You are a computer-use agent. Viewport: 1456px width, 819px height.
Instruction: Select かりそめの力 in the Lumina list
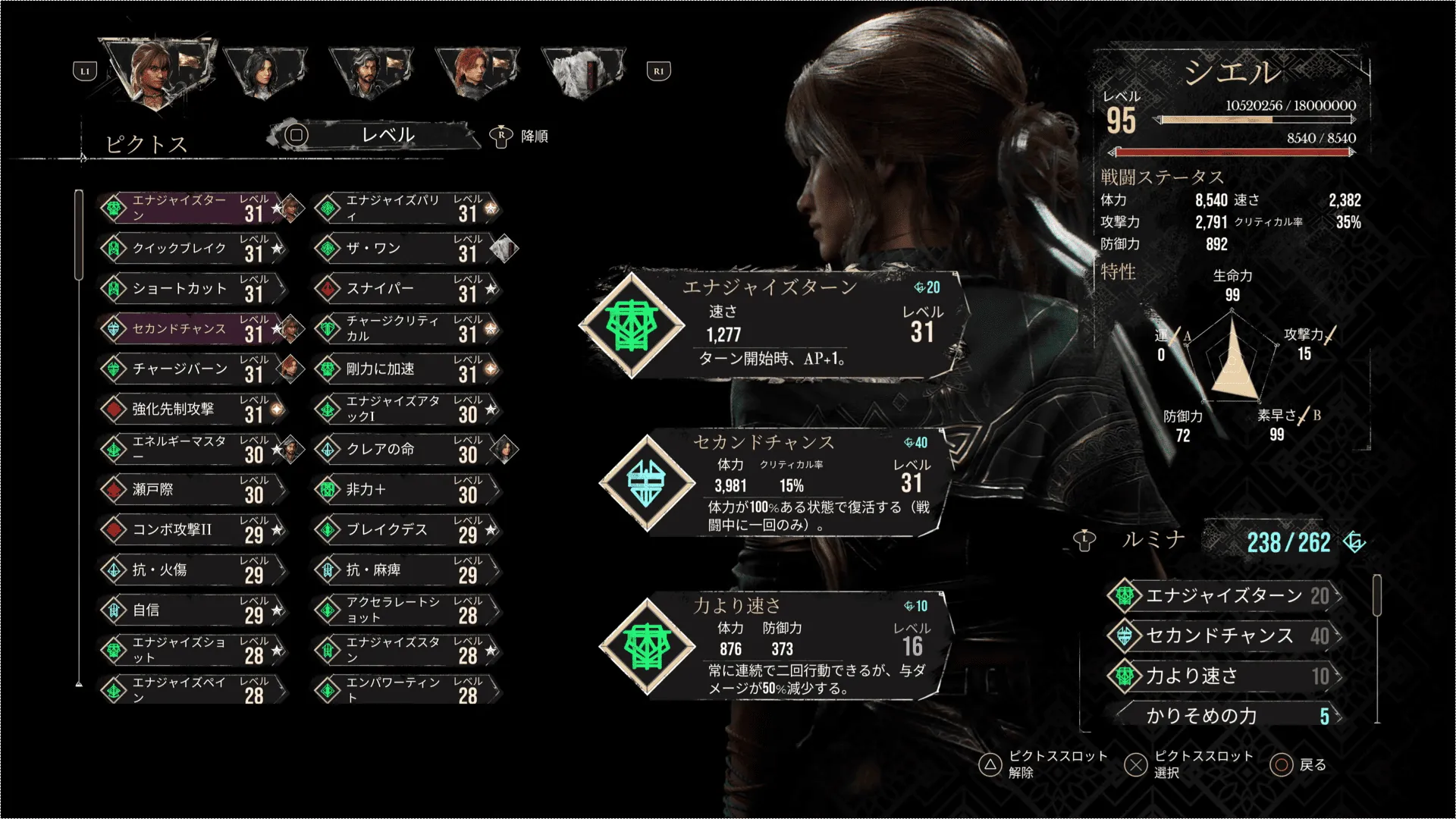(1222, 715)
